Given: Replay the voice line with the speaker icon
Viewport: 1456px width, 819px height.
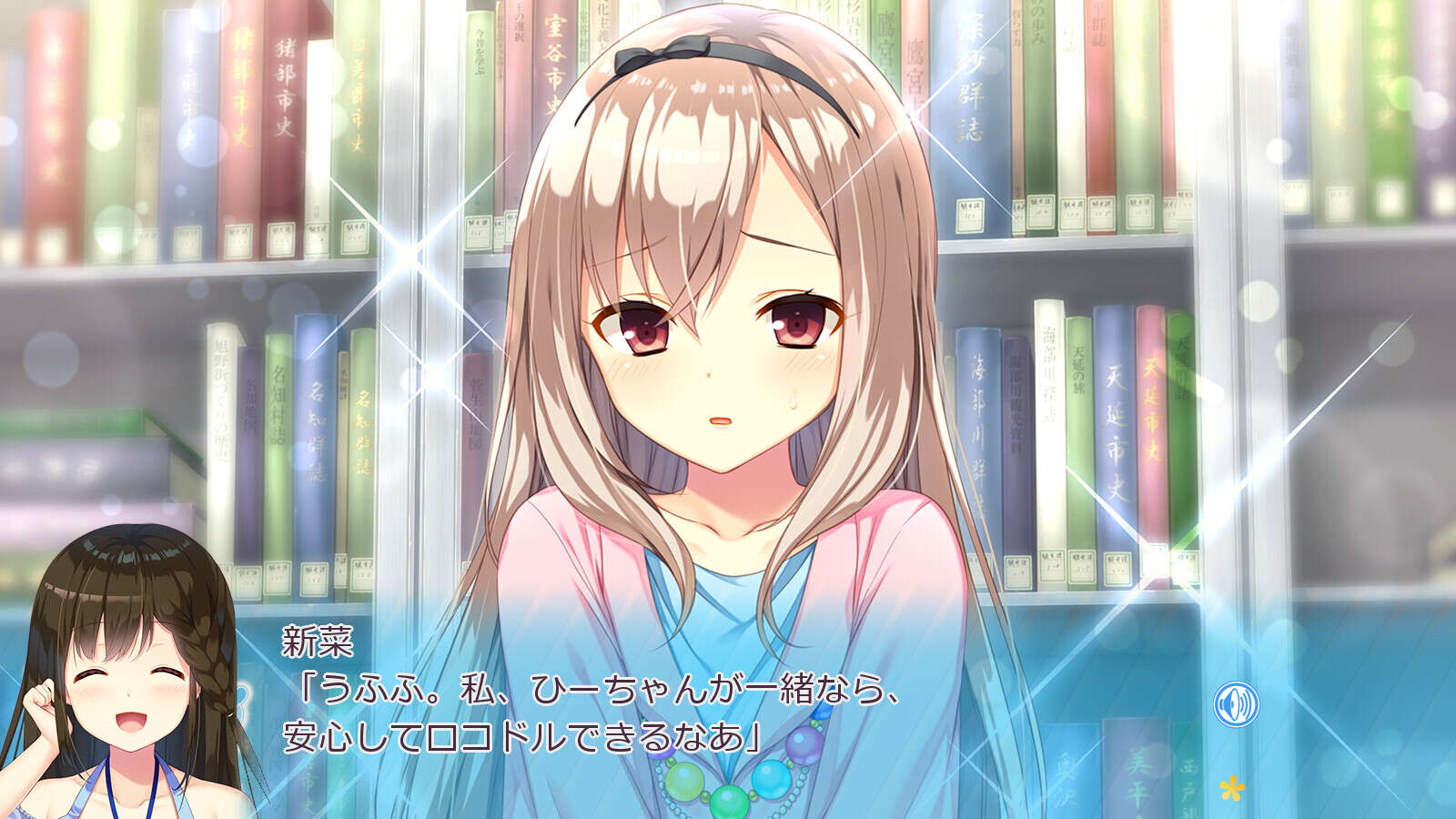Looking at the screenshot, I should click(x=1236, y=704).
